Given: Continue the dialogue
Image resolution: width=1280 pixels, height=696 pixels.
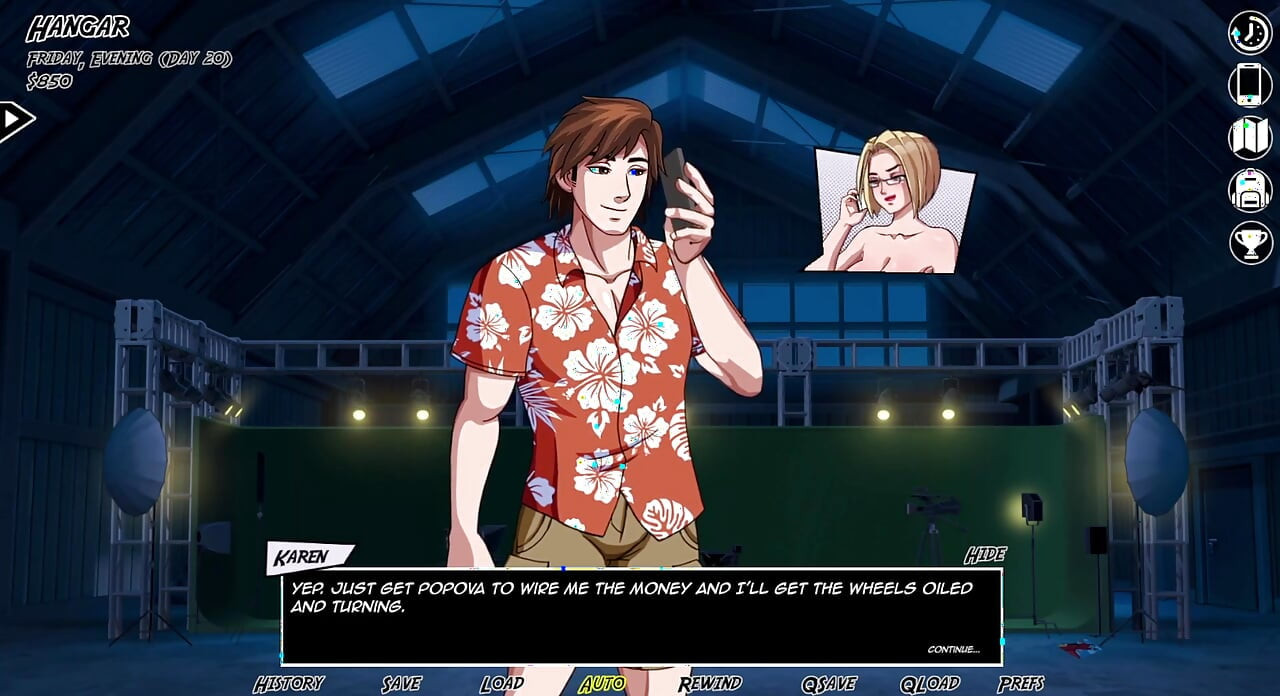Looking at the screenshot, I should 953,649.
